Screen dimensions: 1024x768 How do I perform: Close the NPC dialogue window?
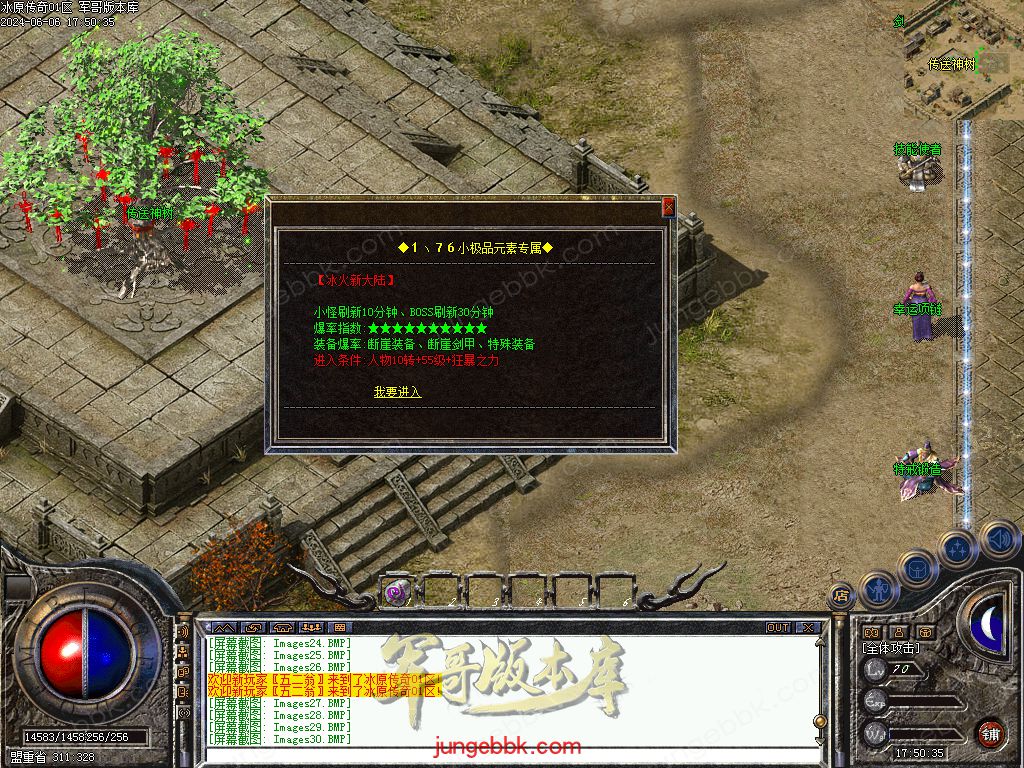668,207
